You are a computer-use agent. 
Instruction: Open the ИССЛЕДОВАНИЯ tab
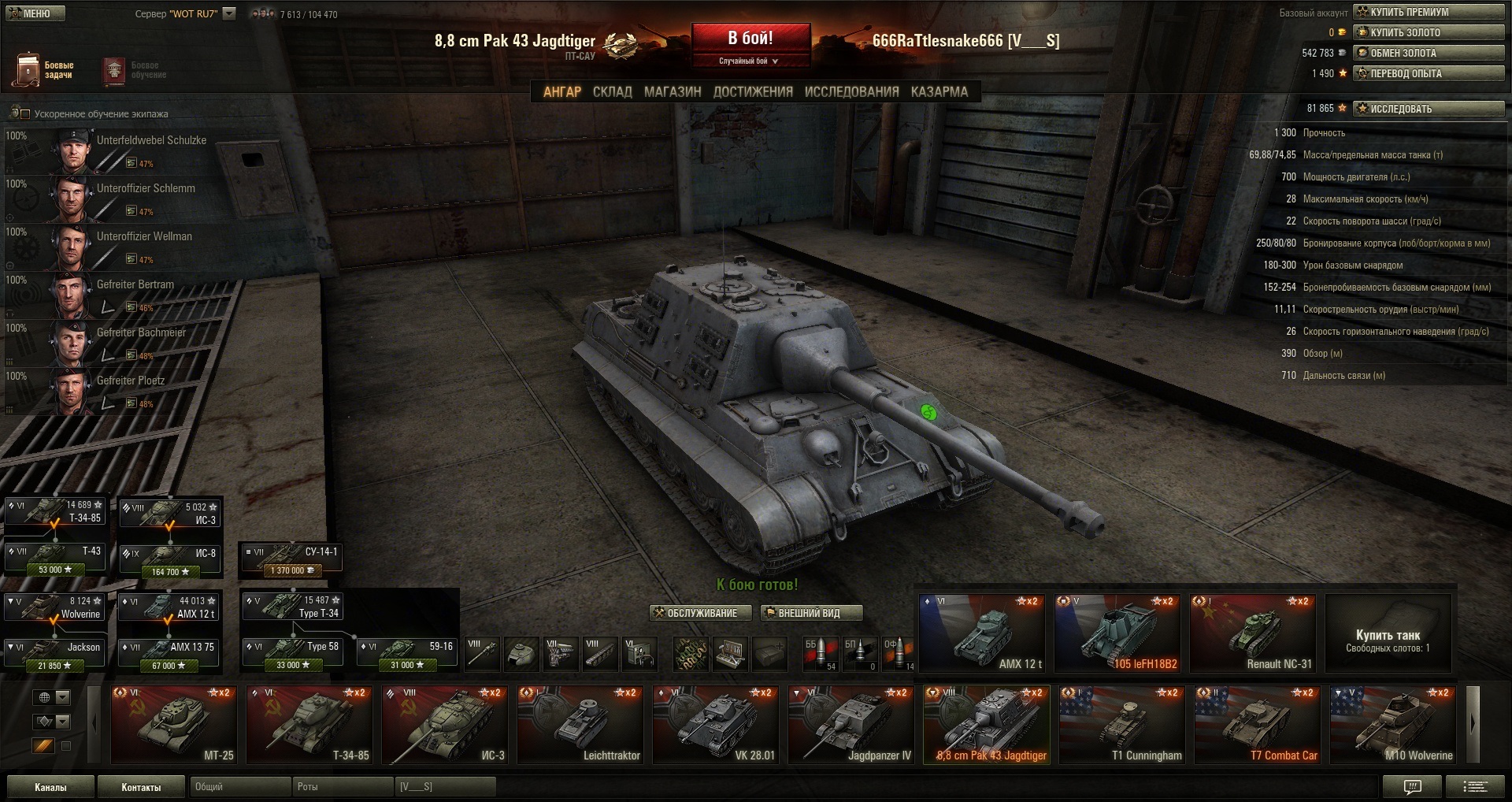click(x=851, y=92)
